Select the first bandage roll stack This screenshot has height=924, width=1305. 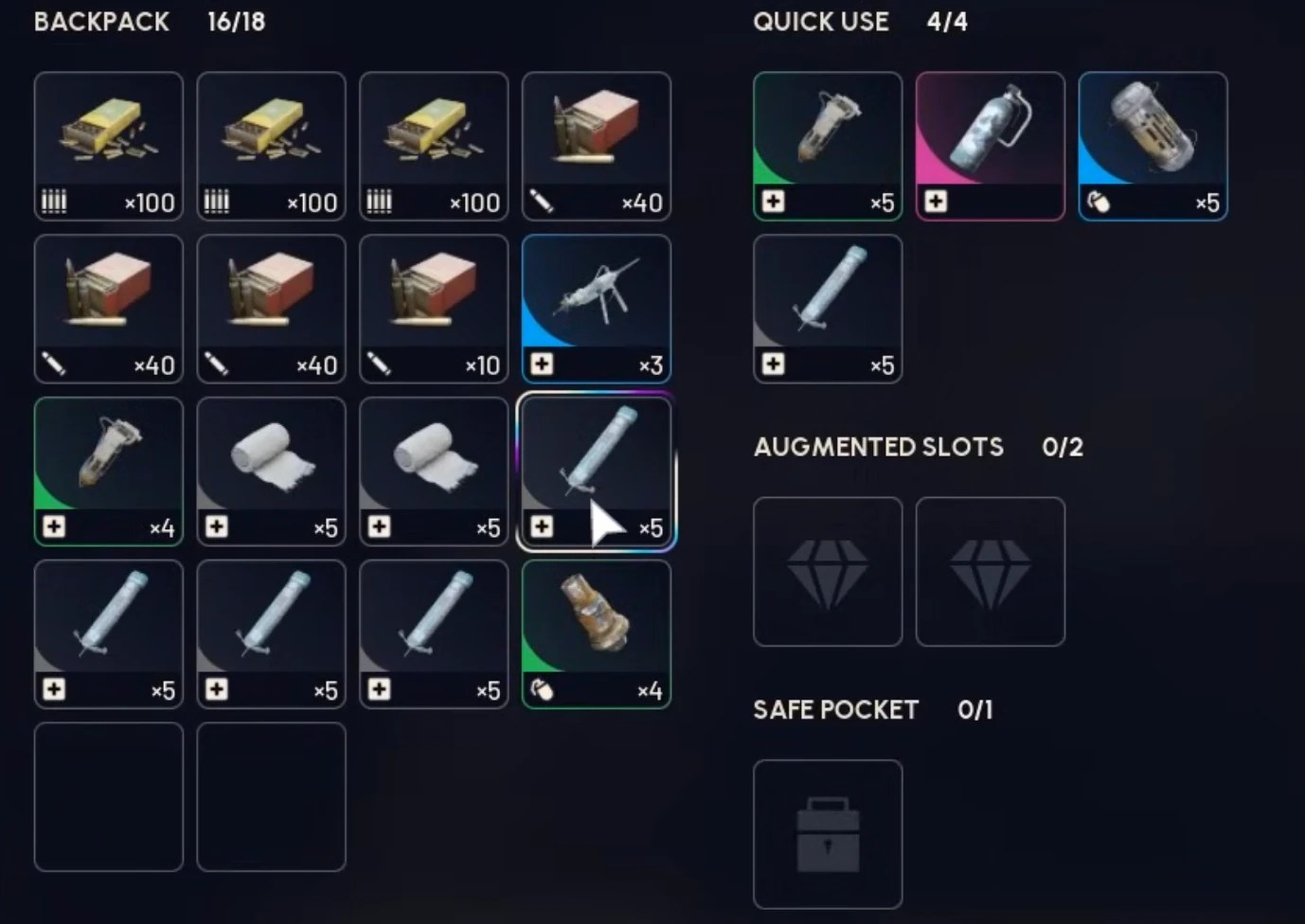click(x=271, y=471)
